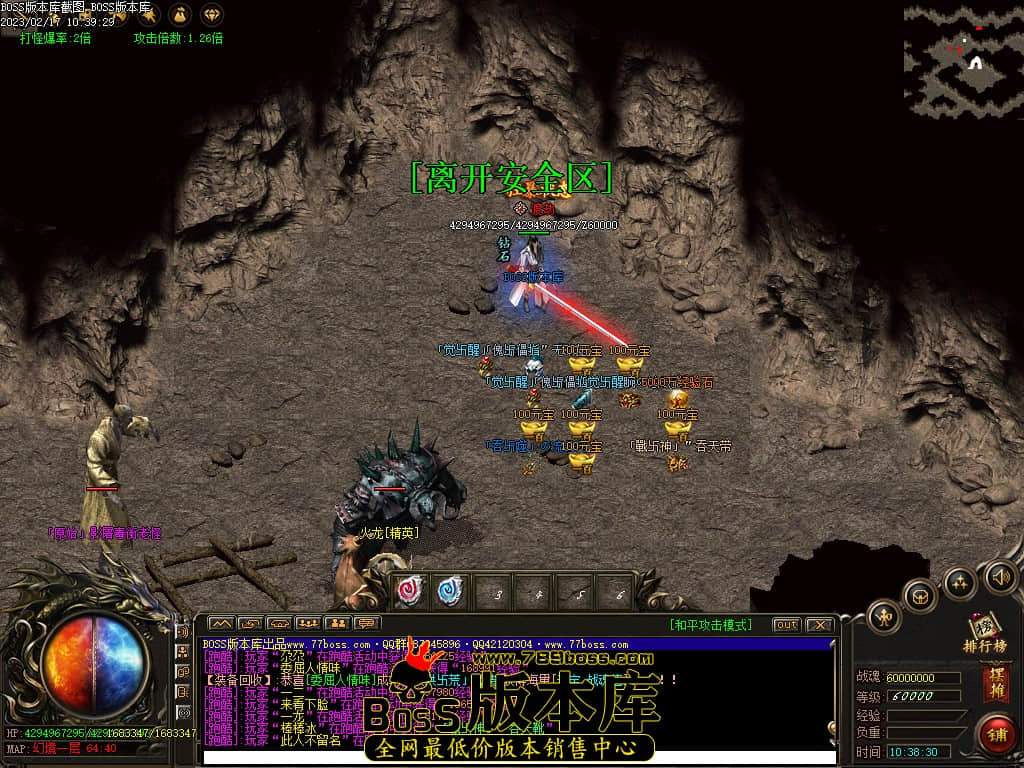Switch to the two-person chat channel tab

(338, 624)
